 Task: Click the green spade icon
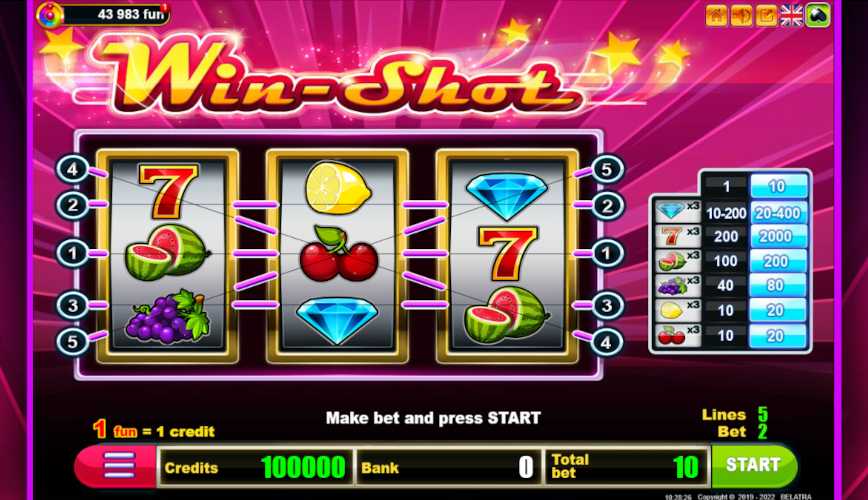click(818, 15)
